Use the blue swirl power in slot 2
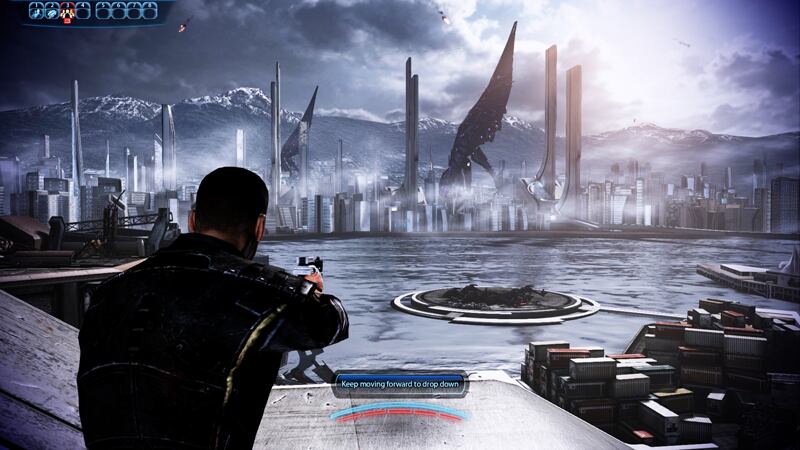 52,12
